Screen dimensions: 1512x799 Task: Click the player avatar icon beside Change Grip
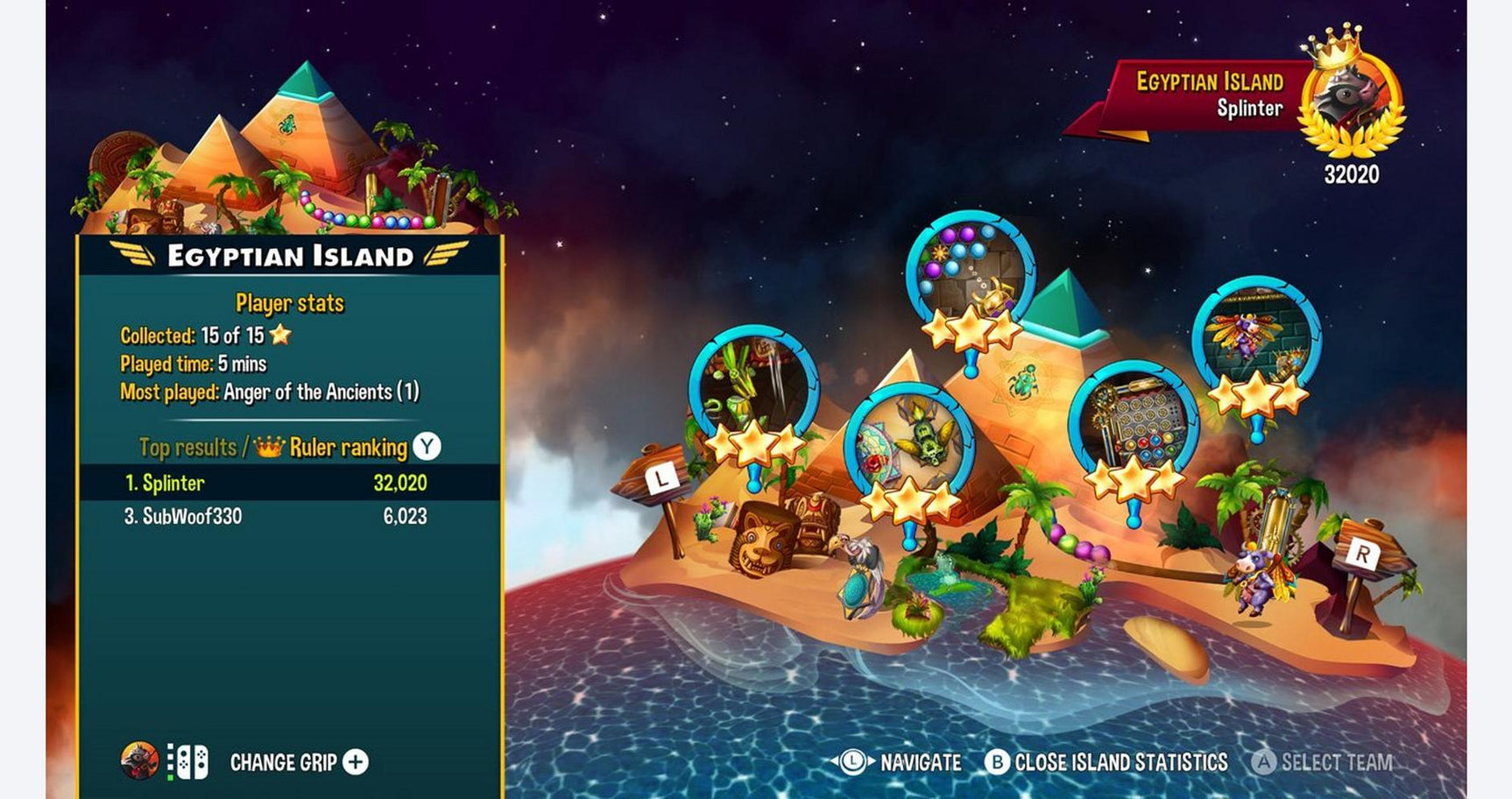139,761
